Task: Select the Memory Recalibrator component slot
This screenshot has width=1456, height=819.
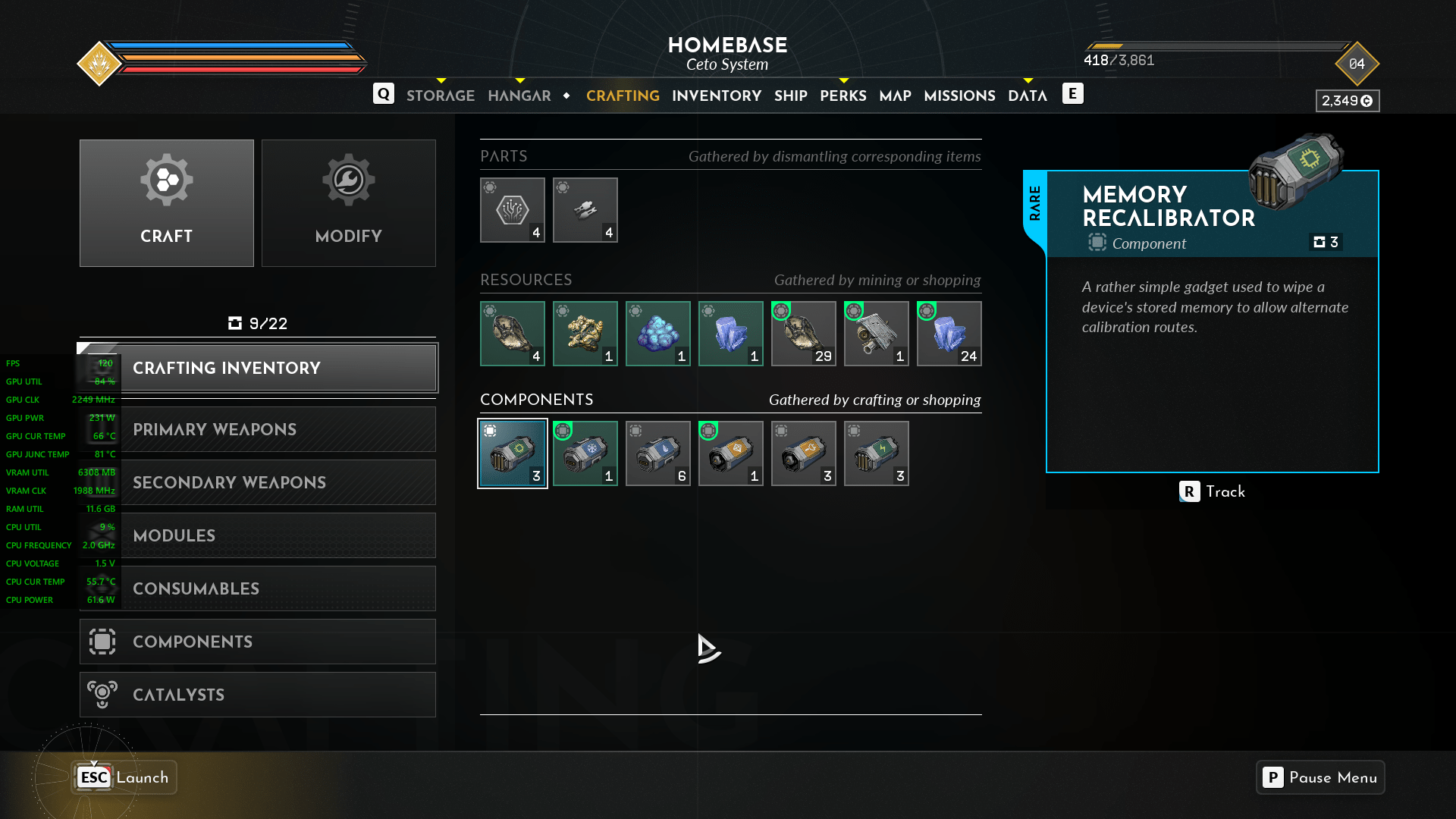Action: (513, 453)
